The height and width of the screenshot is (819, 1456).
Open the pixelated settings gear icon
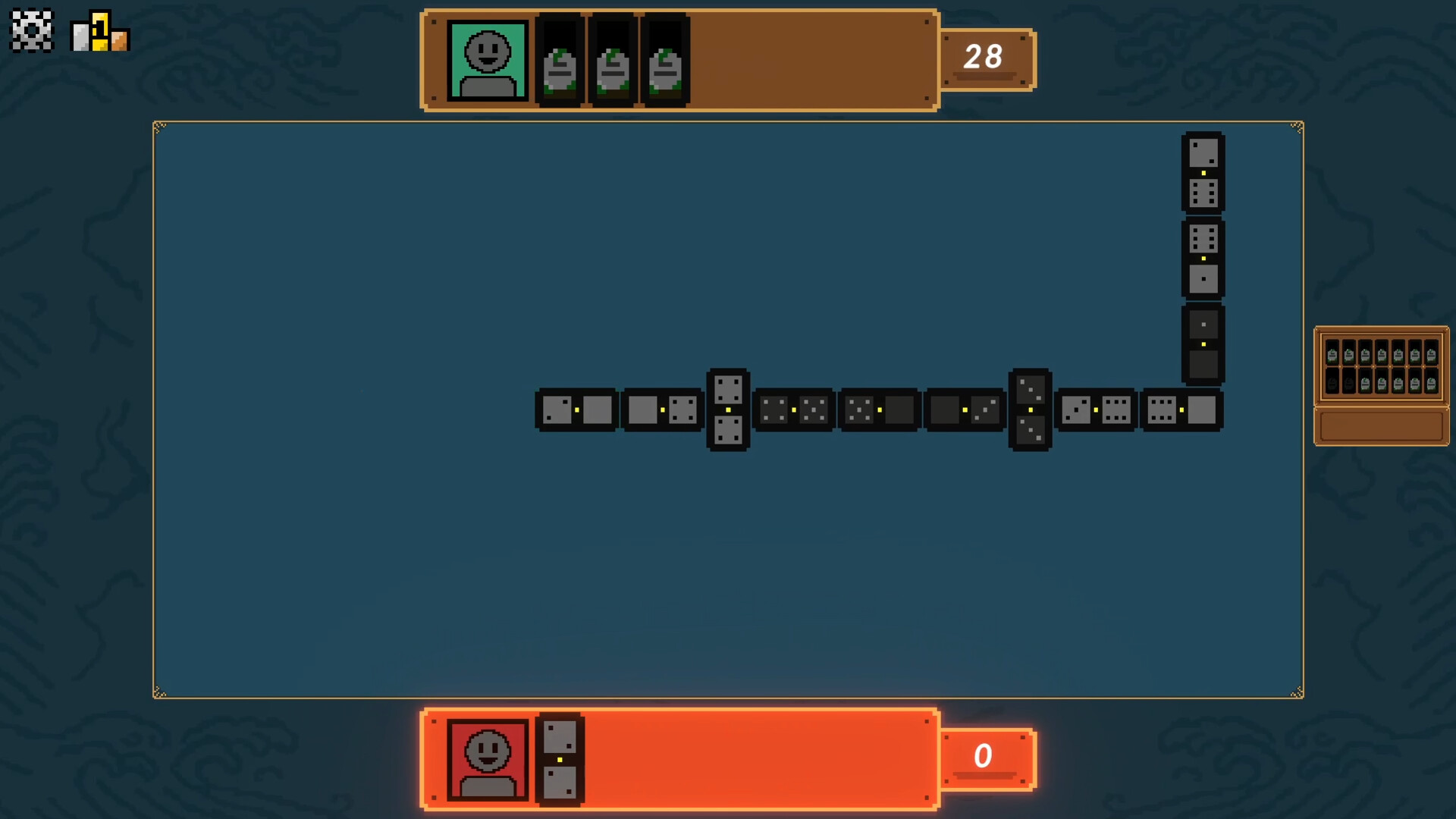click(32, 30)
